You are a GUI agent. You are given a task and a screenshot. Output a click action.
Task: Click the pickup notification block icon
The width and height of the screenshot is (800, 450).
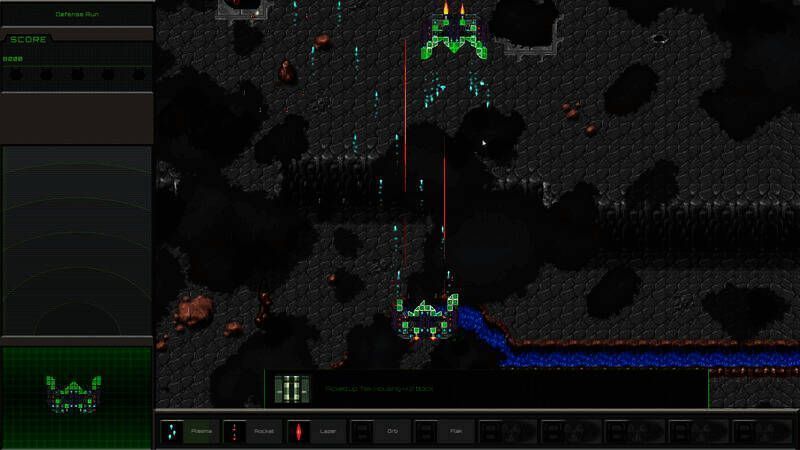point(293,388)
